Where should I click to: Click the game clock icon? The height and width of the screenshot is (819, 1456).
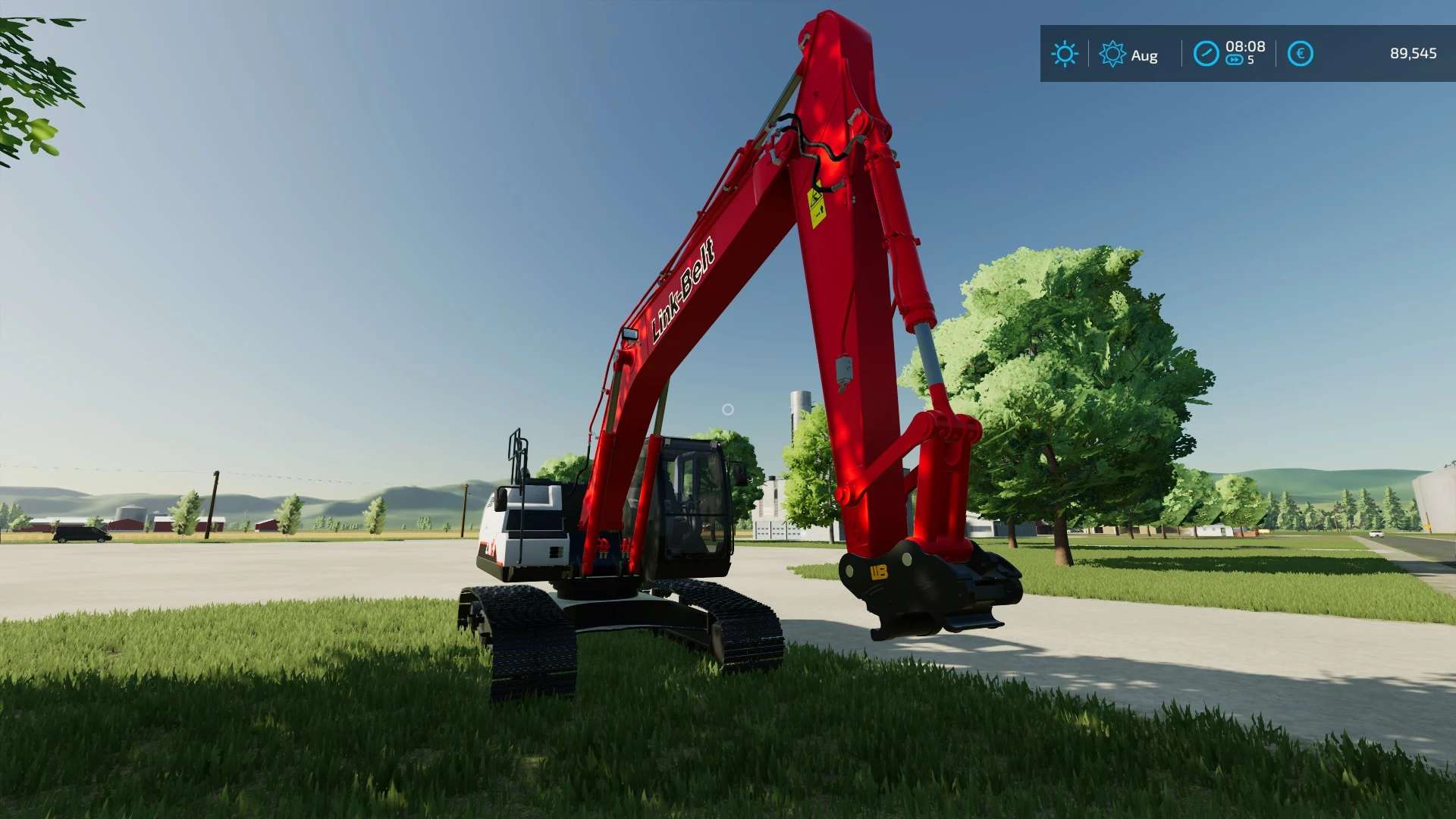click(1206, 54)
